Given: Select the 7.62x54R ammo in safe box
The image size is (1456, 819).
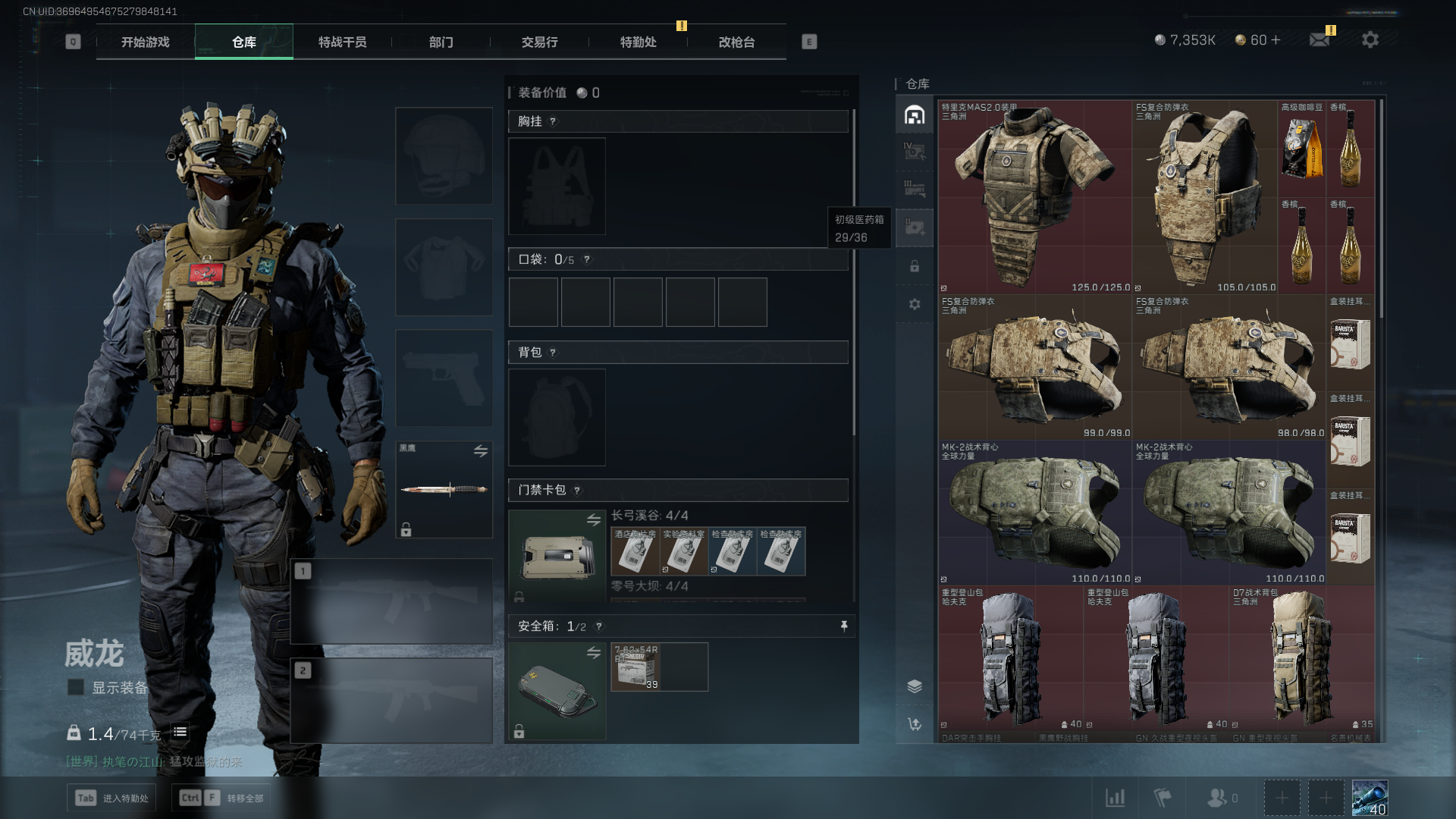Looking at the screenshot, I should (635, 667).
